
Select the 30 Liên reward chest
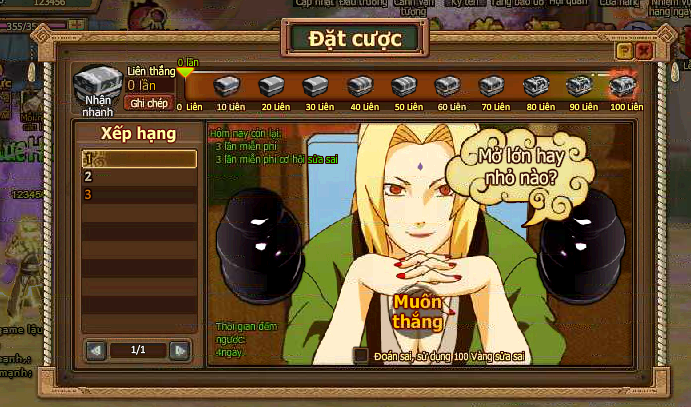click(316, 86)
